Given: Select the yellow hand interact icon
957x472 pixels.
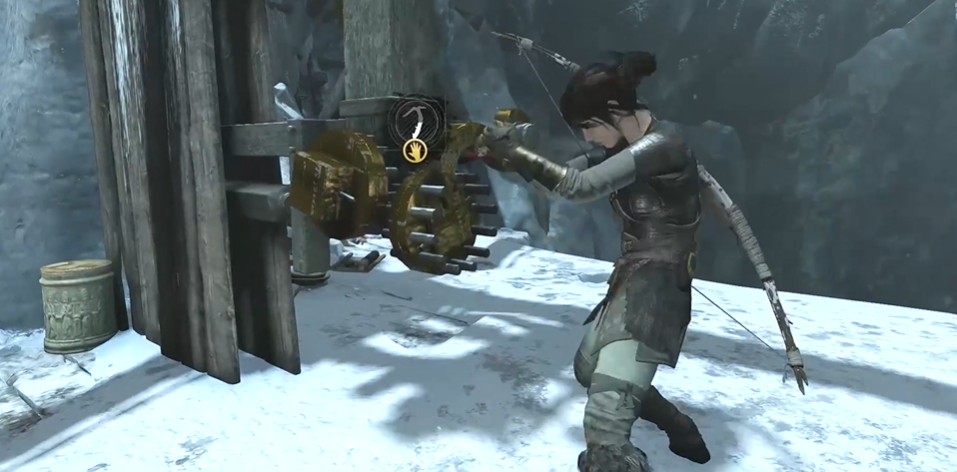Looking at the screenshot, I should tap(415, 151).
